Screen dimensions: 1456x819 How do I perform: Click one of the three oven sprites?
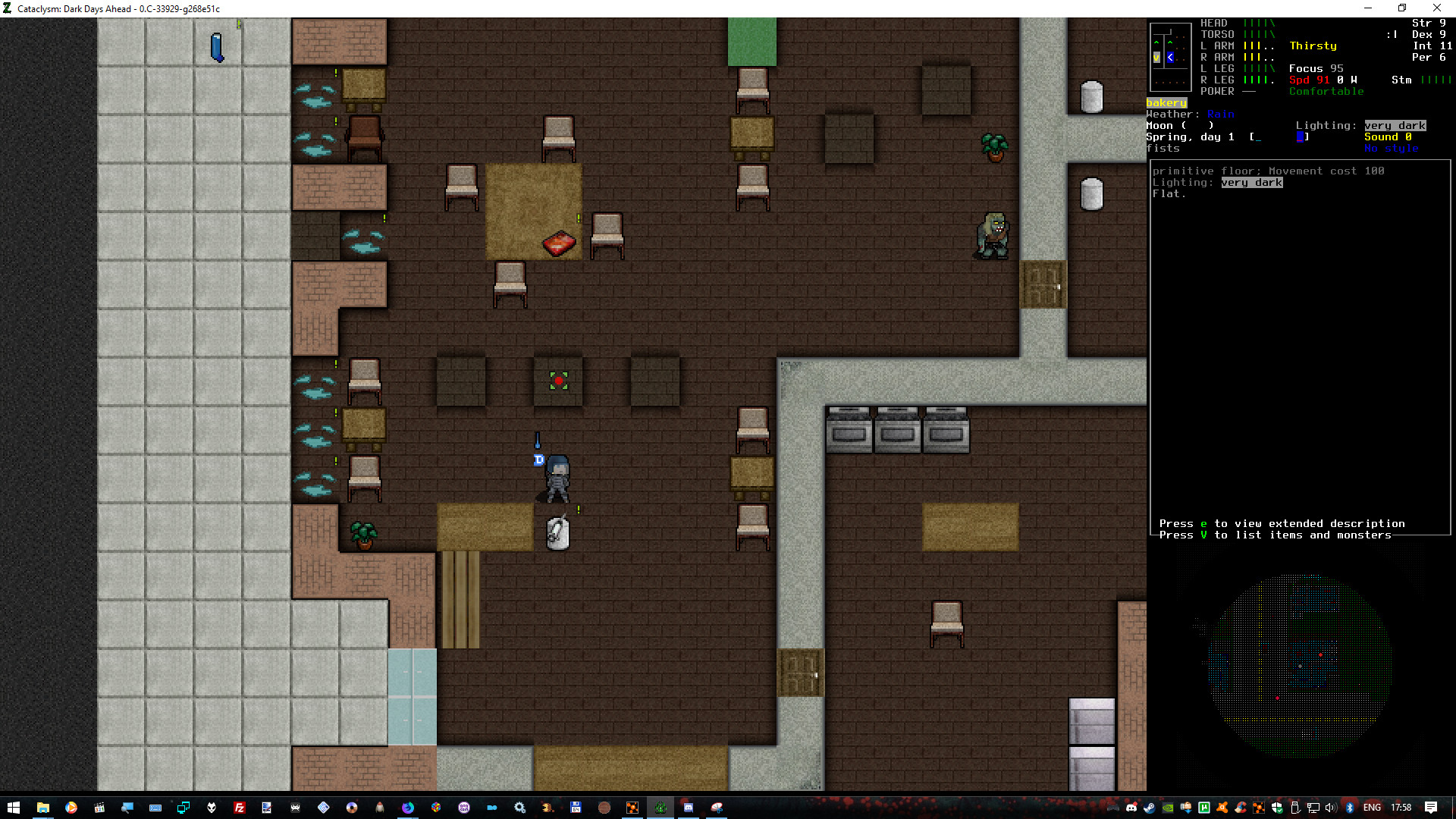pos(849,428)
